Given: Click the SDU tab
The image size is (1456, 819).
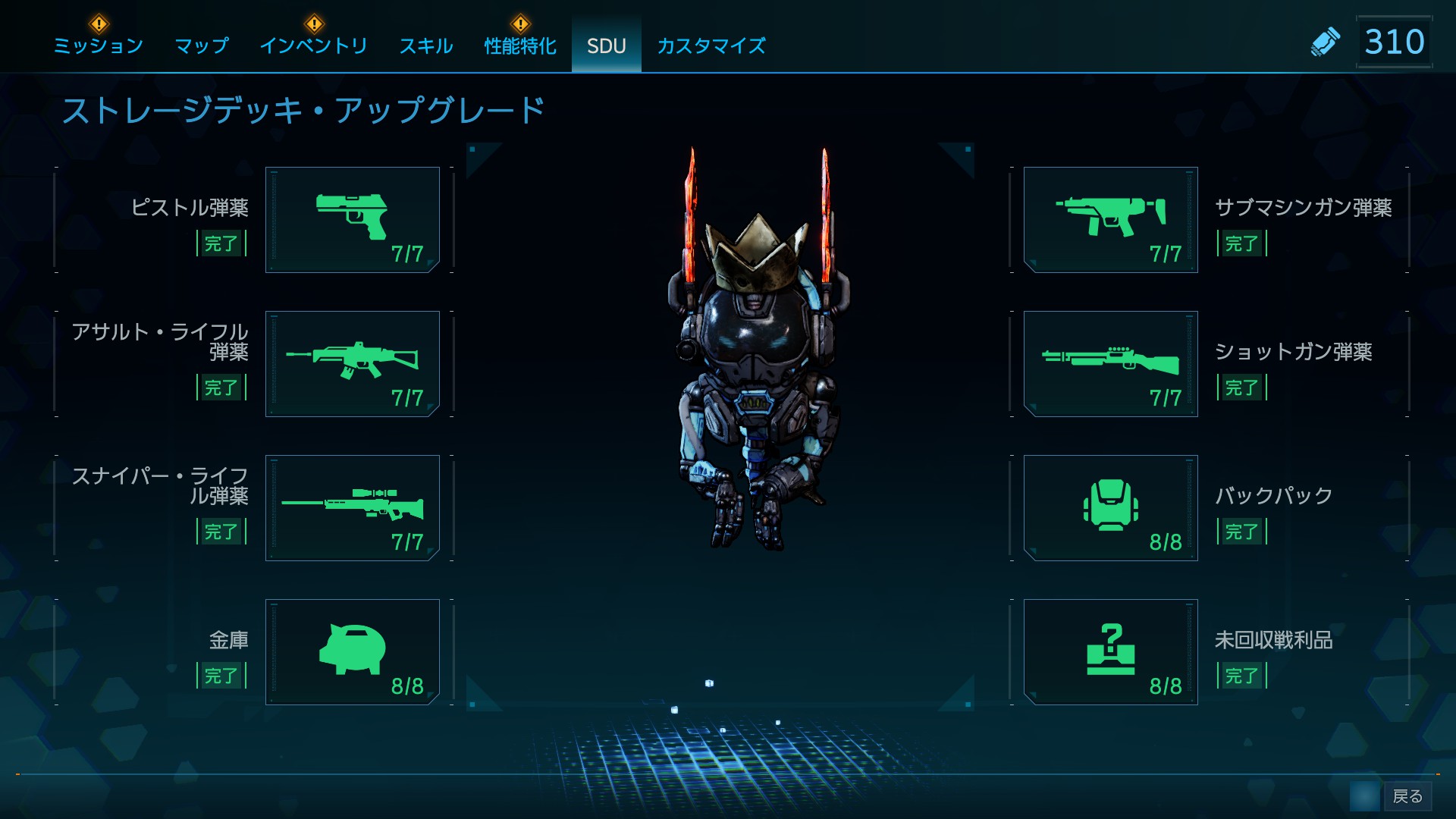Looking at the screenshot, I should pyautogui.click(x=606, y=46).
